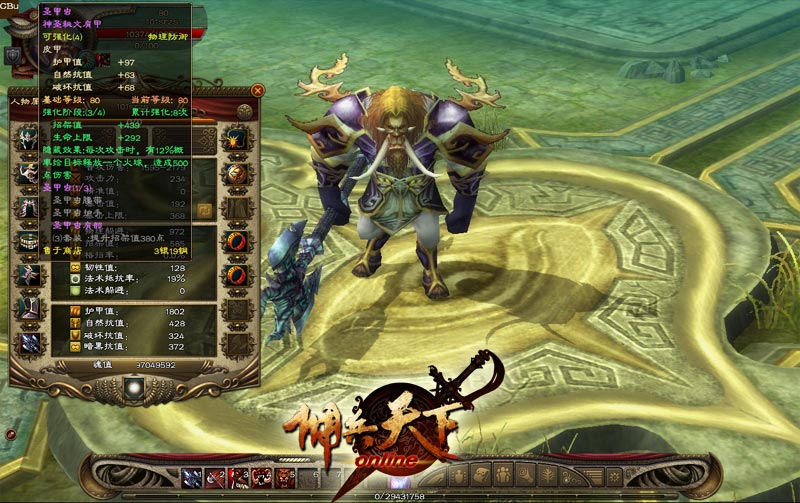Select the belt equipment slot
The image size is (800, 503).
click(x=27, y=240)
